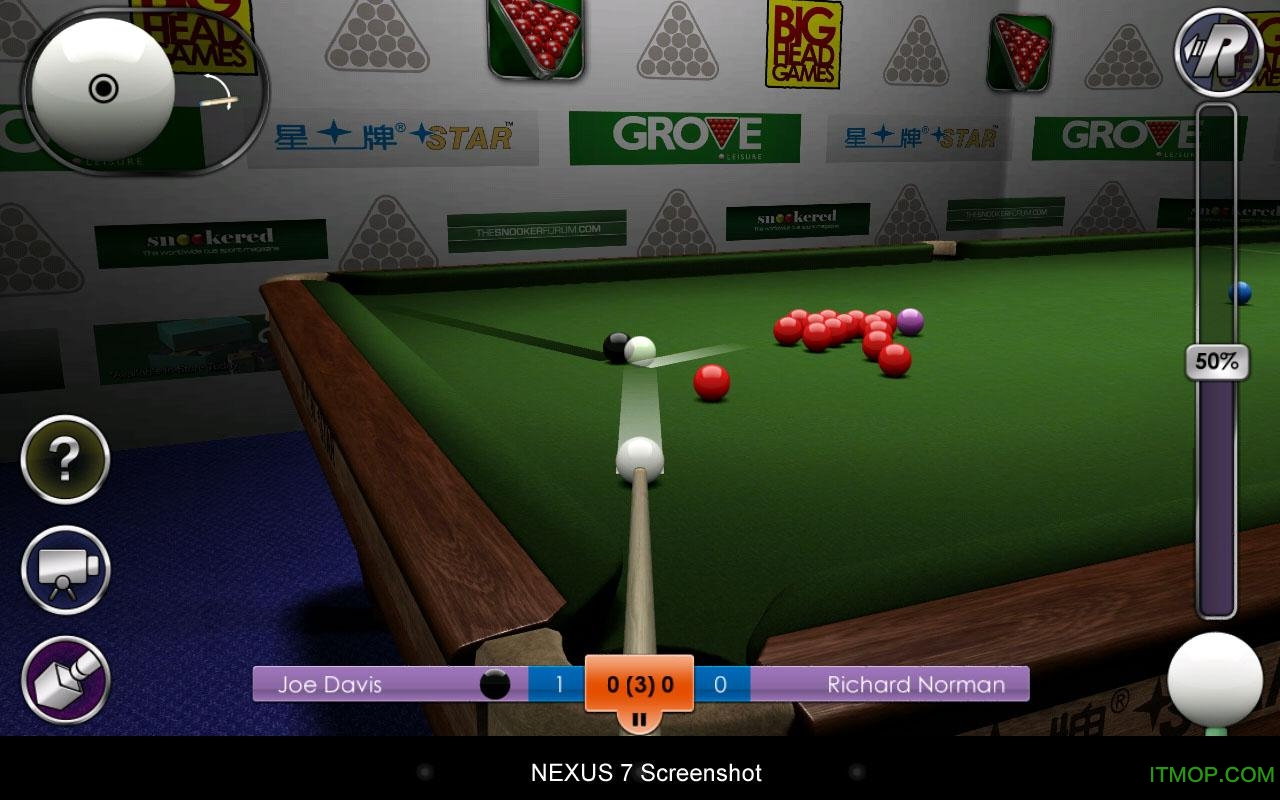
Task: Open the help menu via question mark icon
Action: [63, 459]
